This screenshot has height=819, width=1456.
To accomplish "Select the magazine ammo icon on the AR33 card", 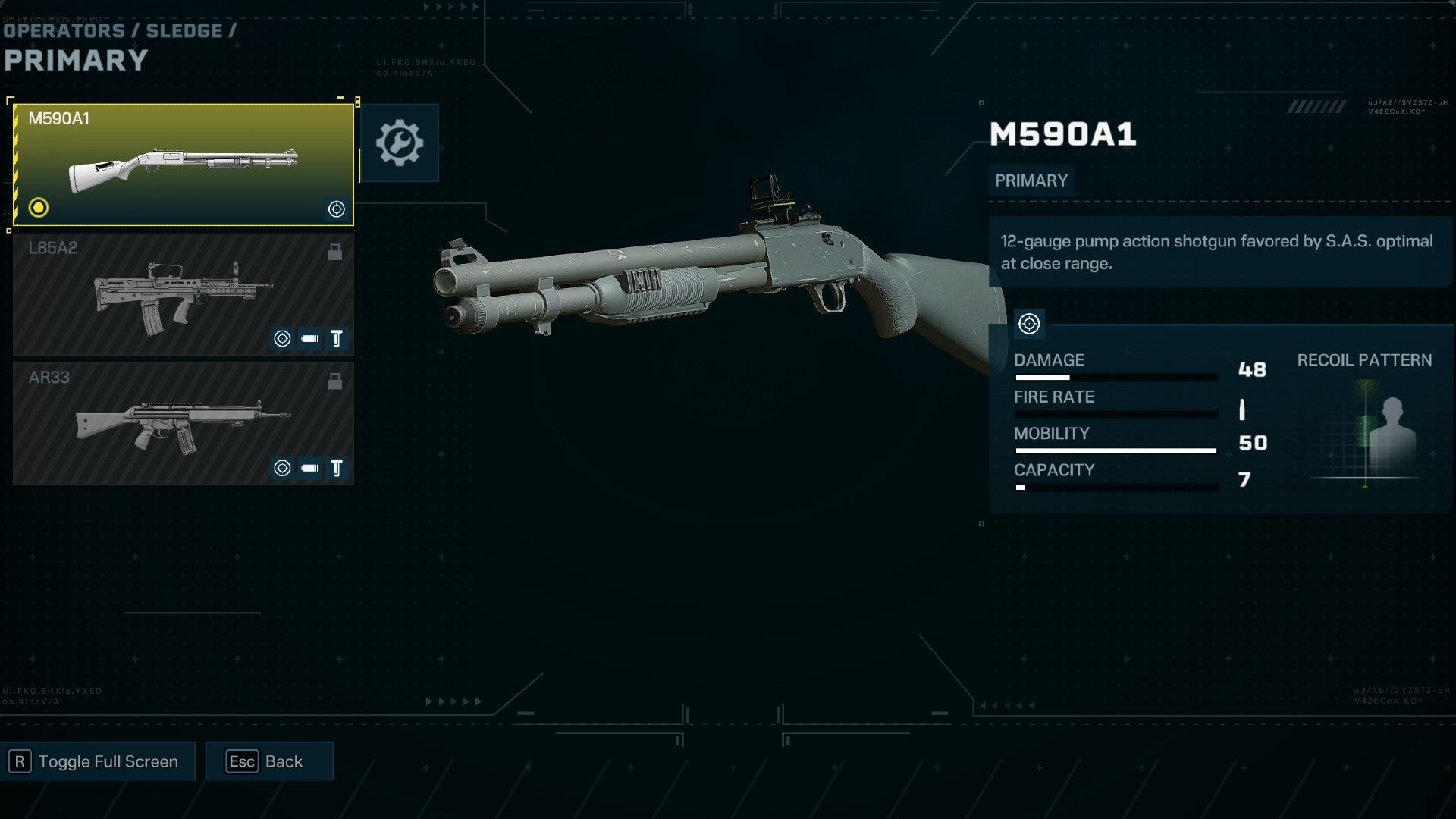I will pyautogui.click(x=309, y=468).
